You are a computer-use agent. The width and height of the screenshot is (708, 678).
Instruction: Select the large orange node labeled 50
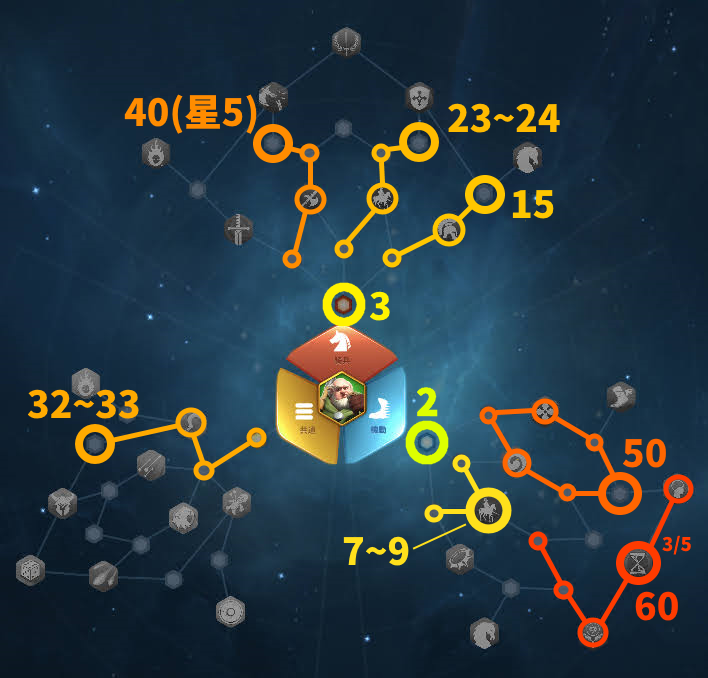pyautogui.click(x=619, y=492)
